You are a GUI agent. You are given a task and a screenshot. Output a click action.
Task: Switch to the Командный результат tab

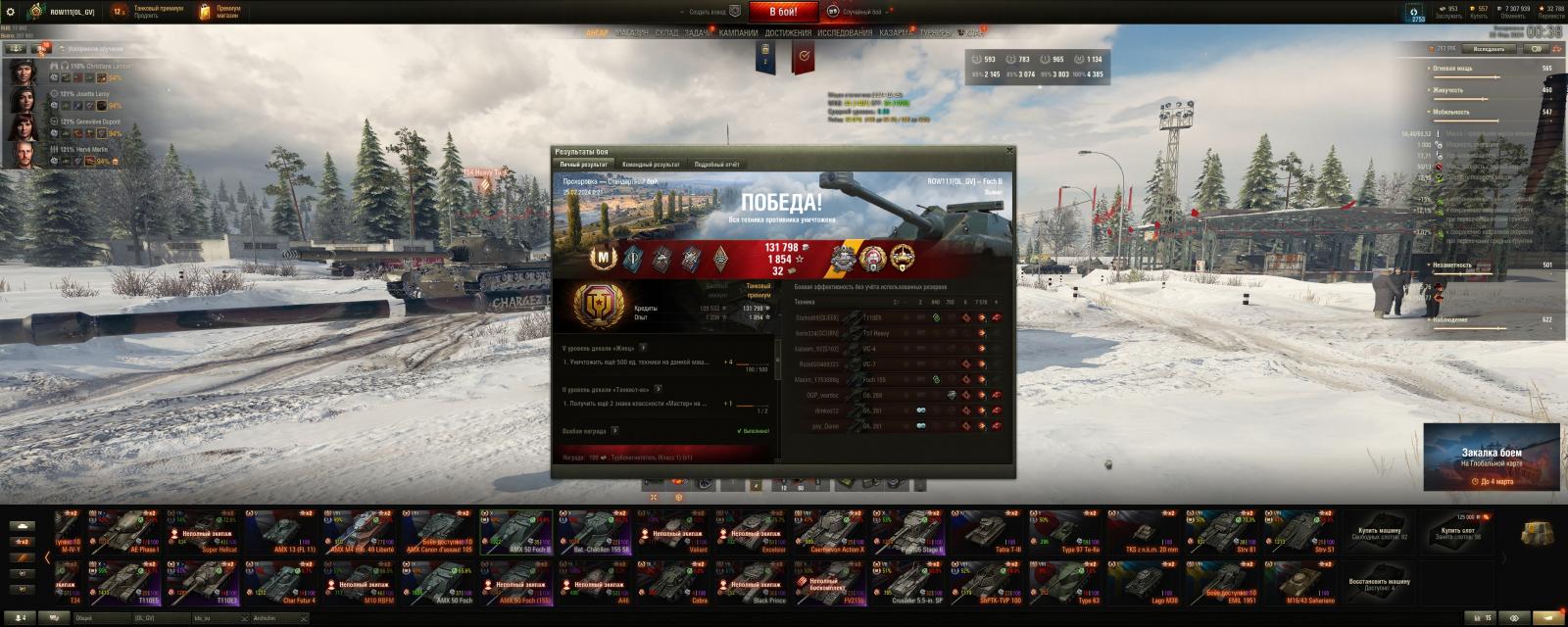click(651, 165)
